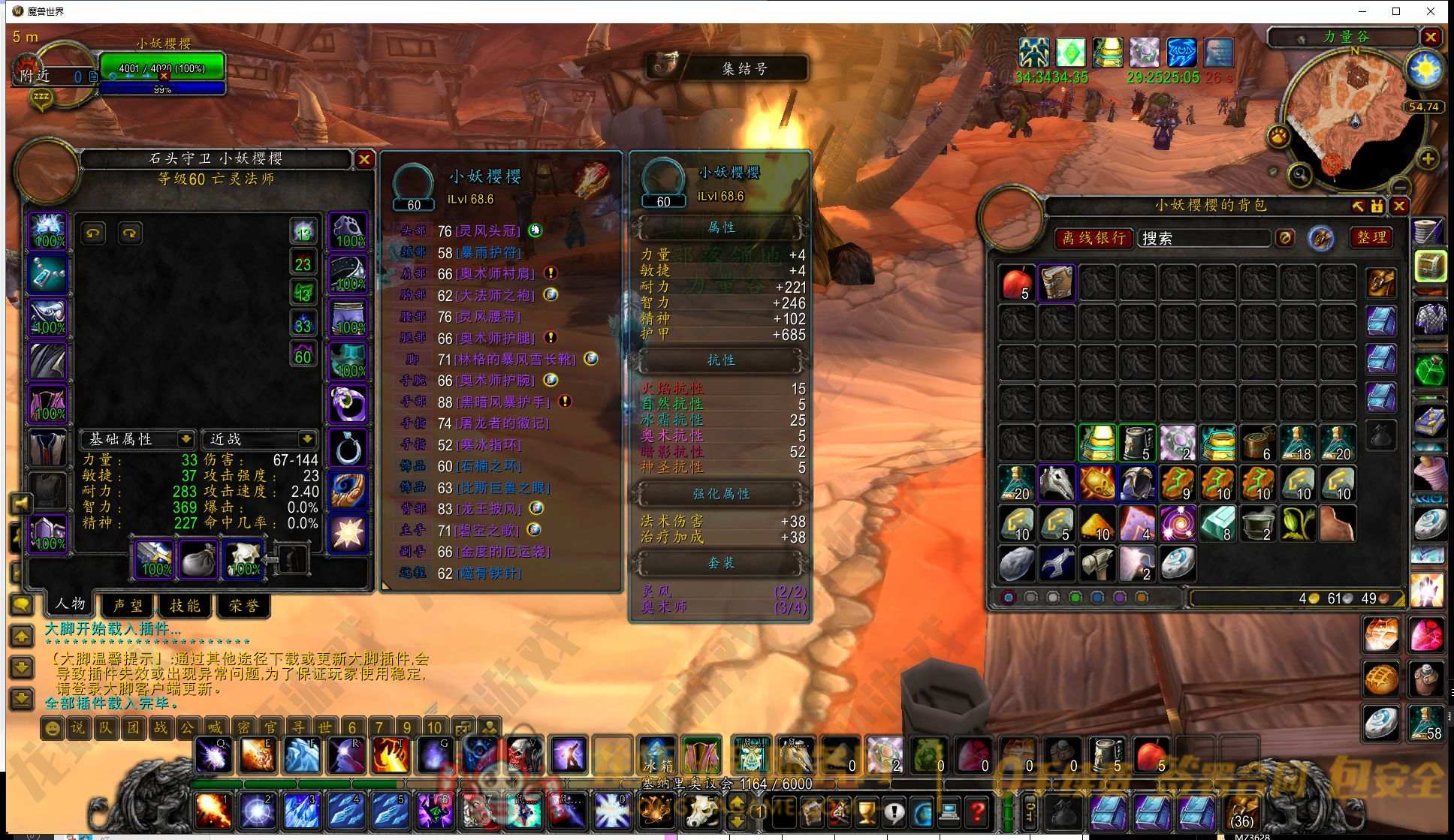Open the 灵风头冠 head item link
This screenshot has width=1454, height=840.
pyautogui.click(x=489, y=230)
